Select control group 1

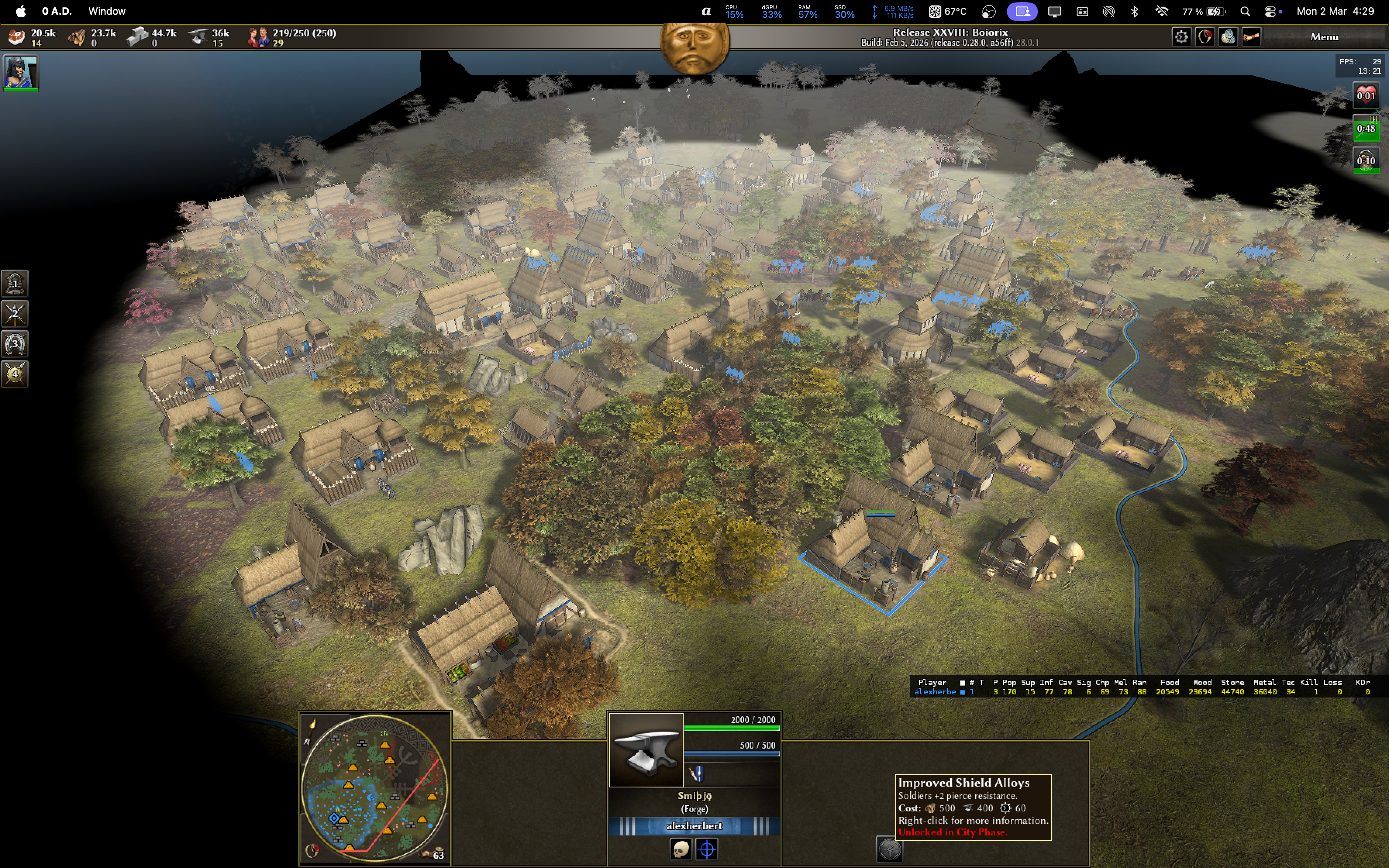pyautogui.click(x=15, y=283)
